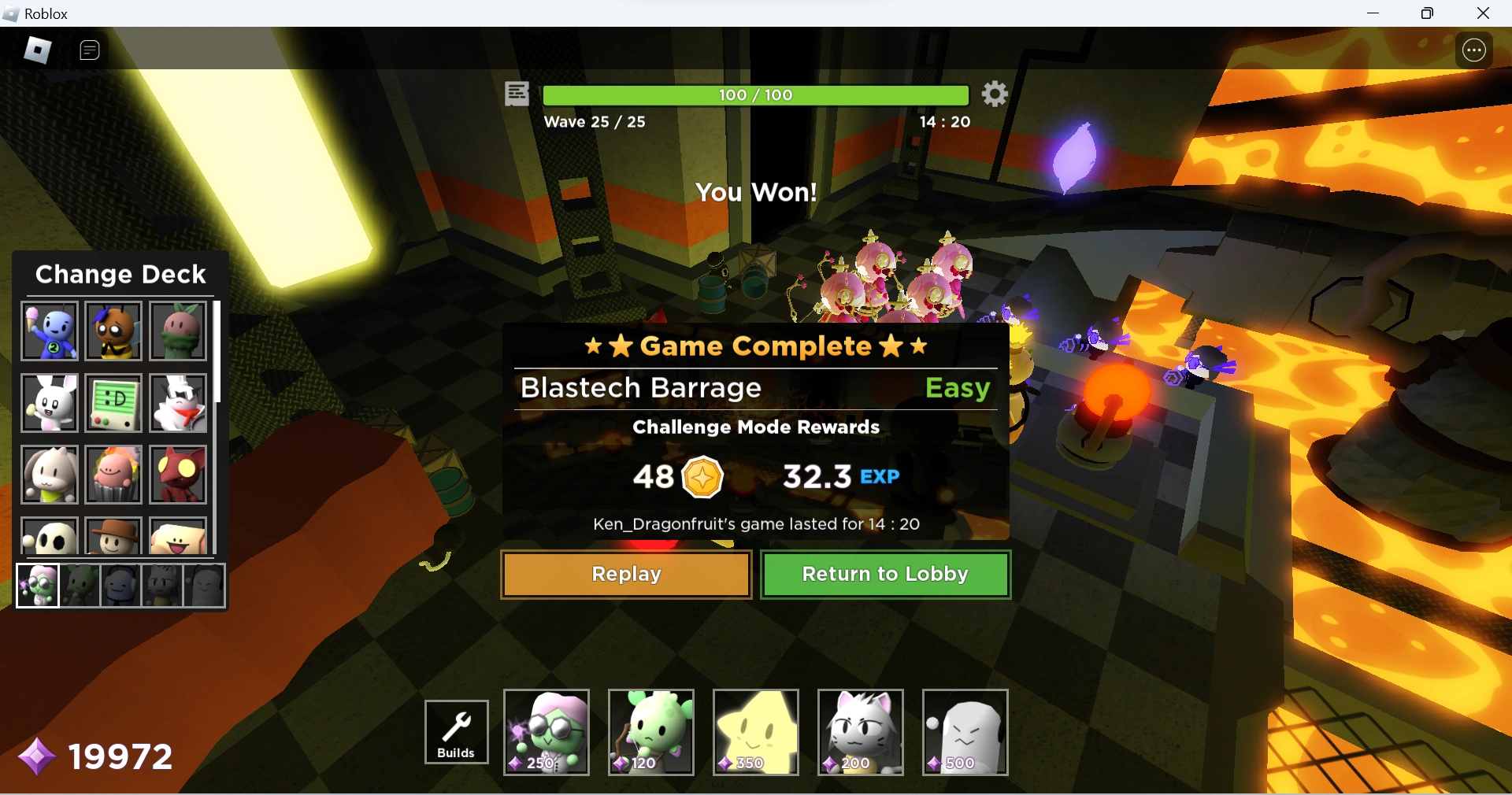Select the red cat character in the deck
This screenshot has width=1512, height=795.
click(x=176, y=474)
